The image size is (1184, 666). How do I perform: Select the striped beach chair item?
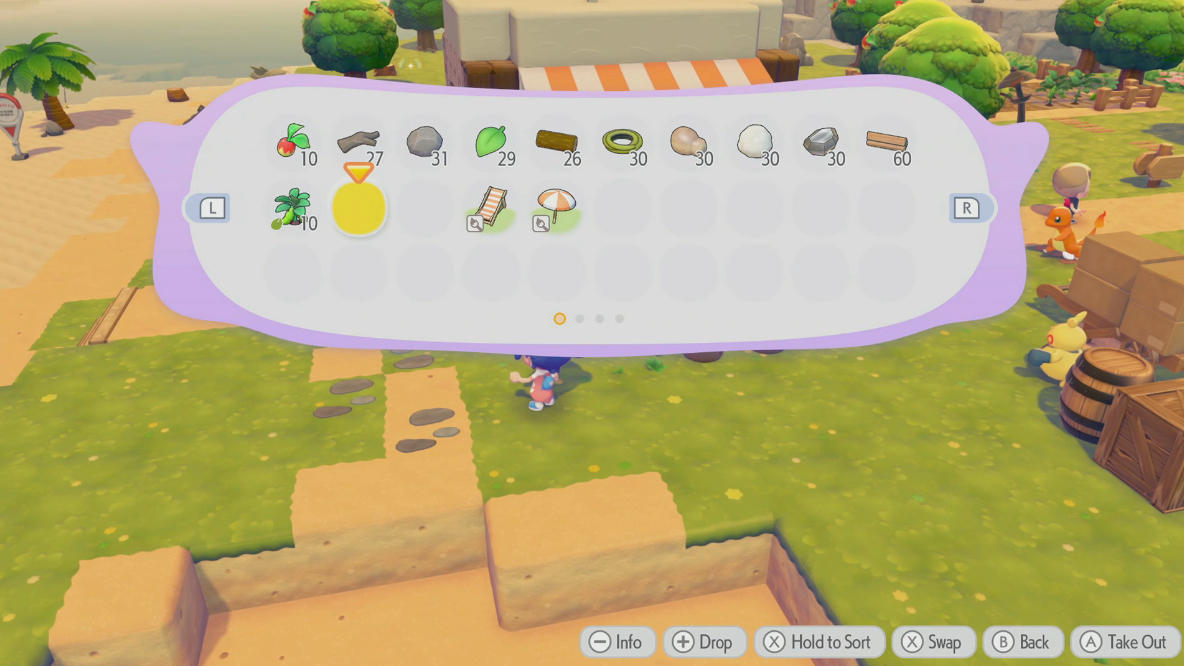tap(490, 209)
